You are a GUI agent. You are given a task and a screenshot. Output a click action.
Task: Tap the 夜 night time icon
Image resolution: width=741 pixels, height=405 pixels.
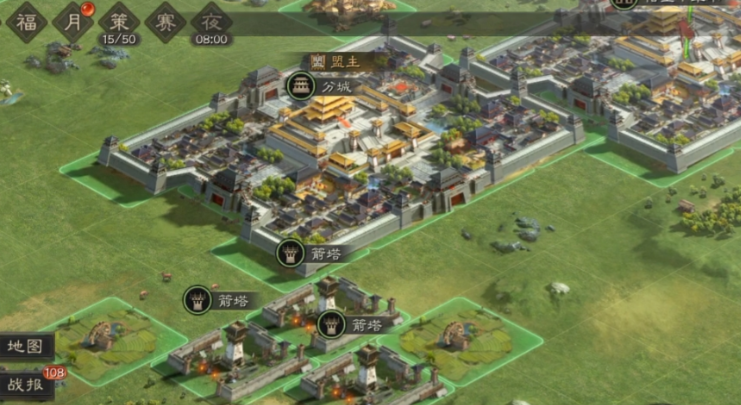tap(211, 20)
